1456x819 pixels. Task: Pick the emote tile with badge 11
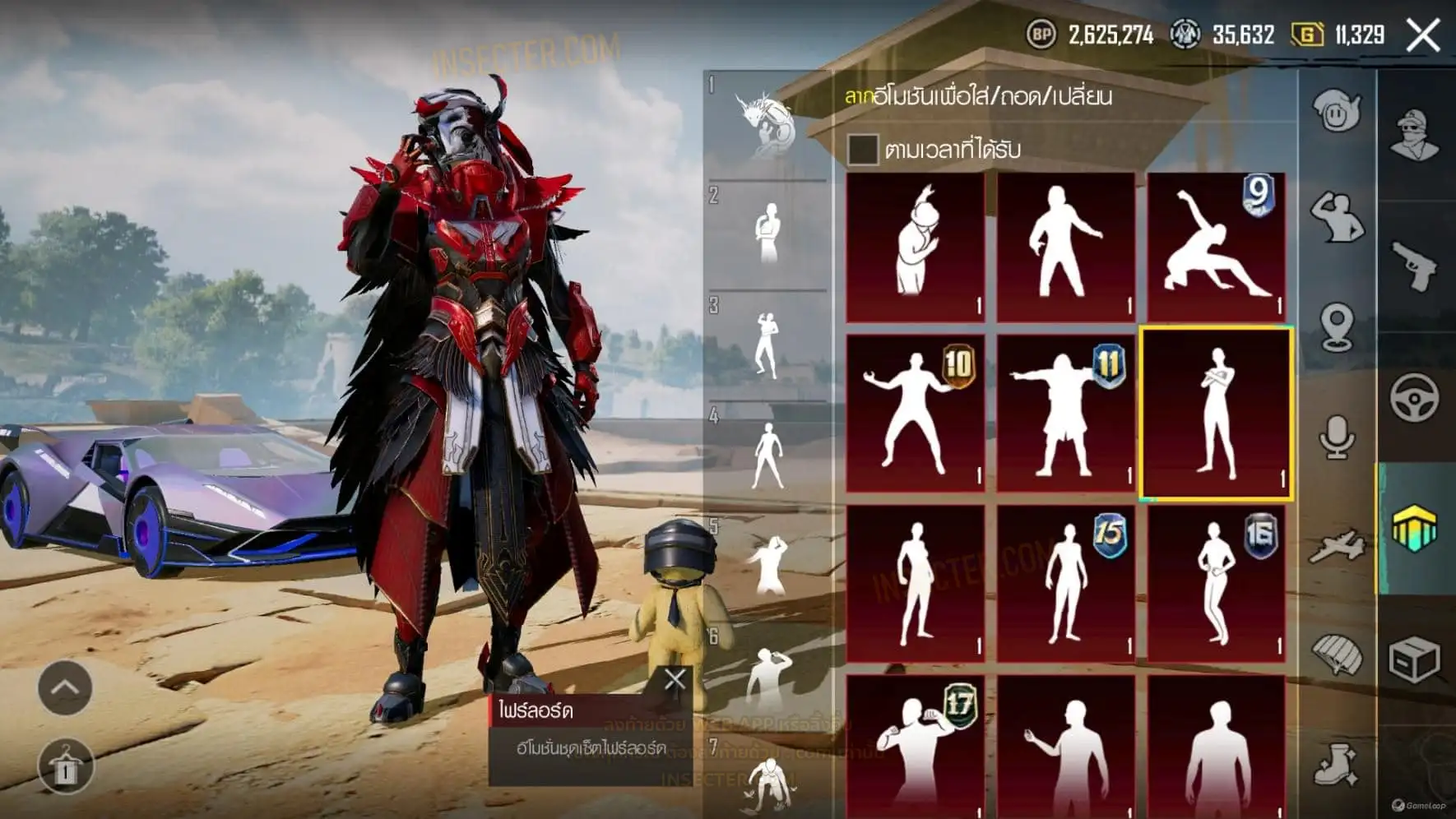click(x=1065, y=413)
